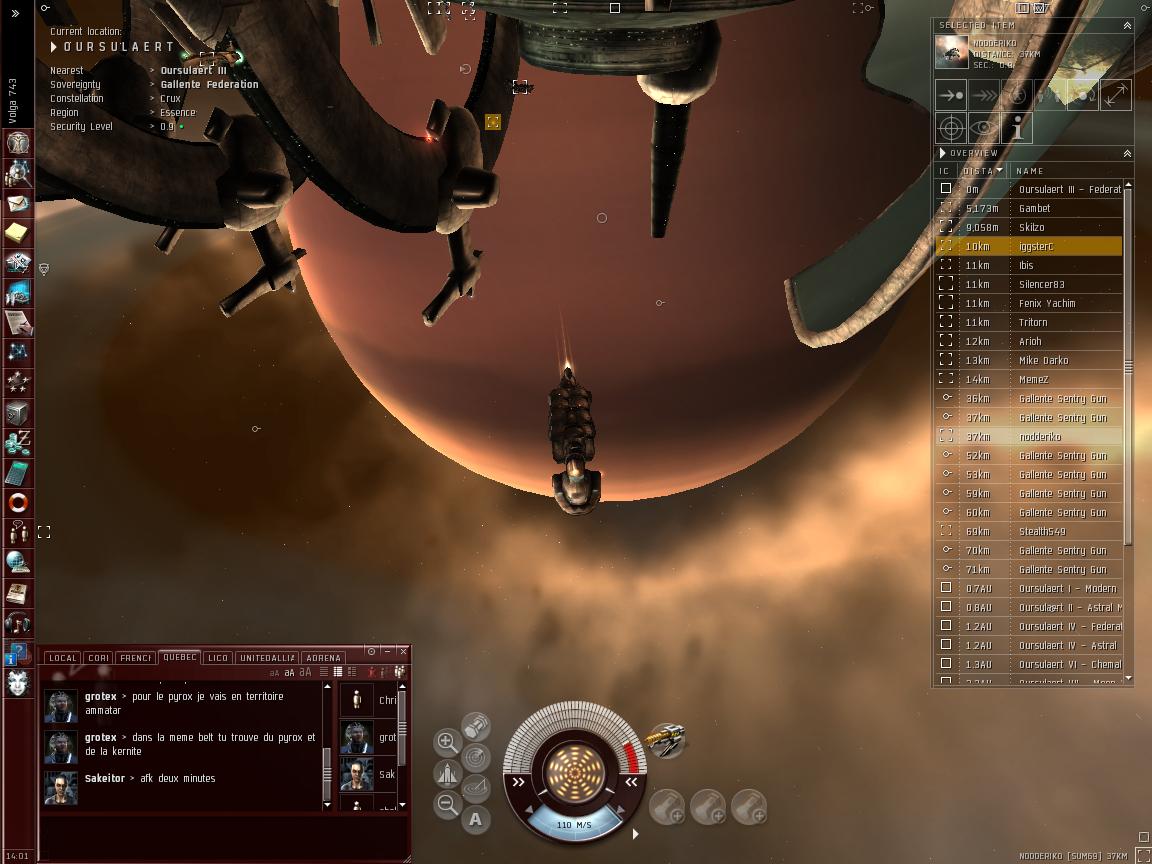Close the chat window
This screenshot has width=1152, height=864.
coord(403,651)
